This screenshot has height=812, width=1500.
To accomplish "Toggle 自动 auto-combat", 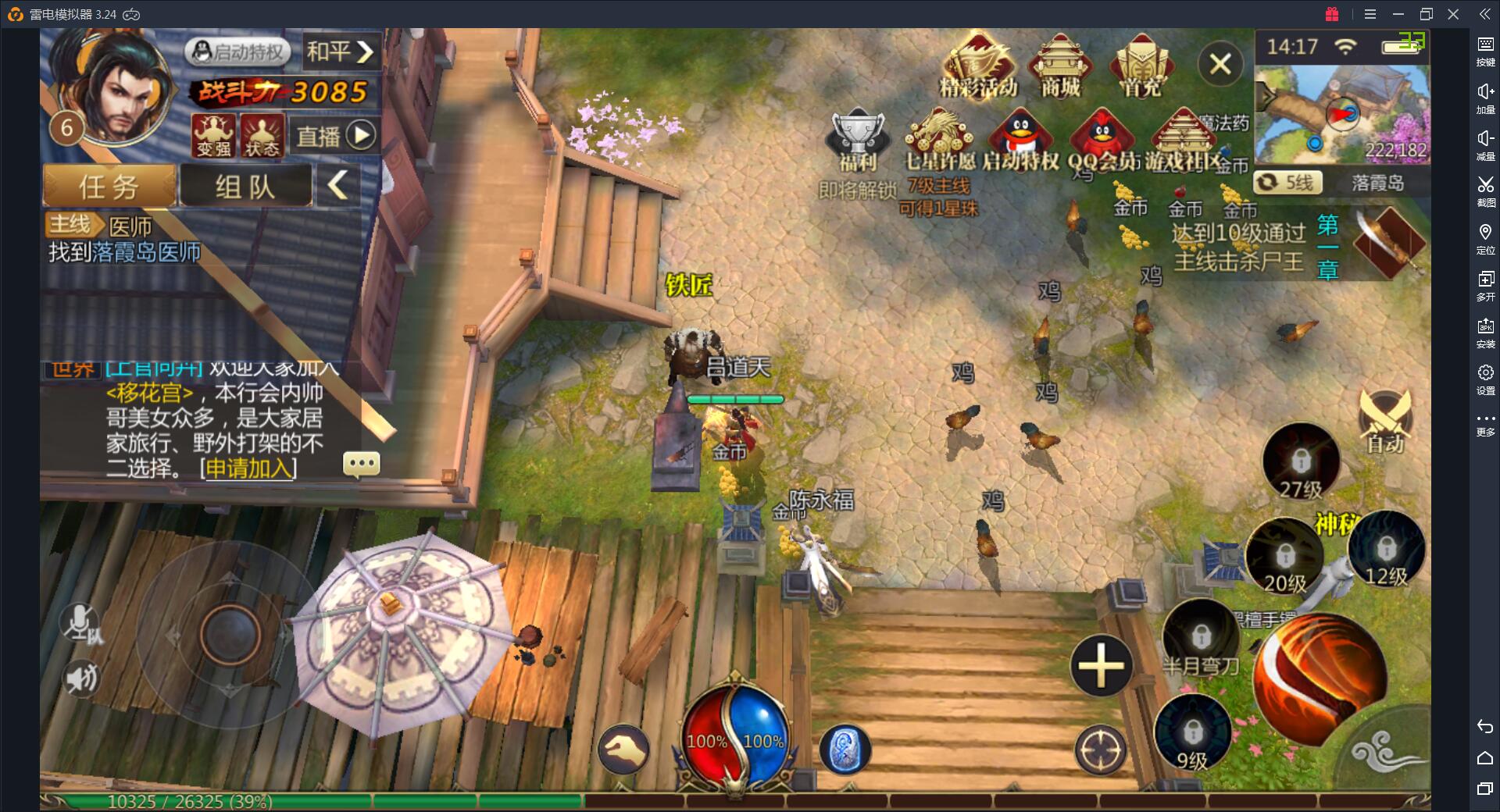I will 1385,422.
